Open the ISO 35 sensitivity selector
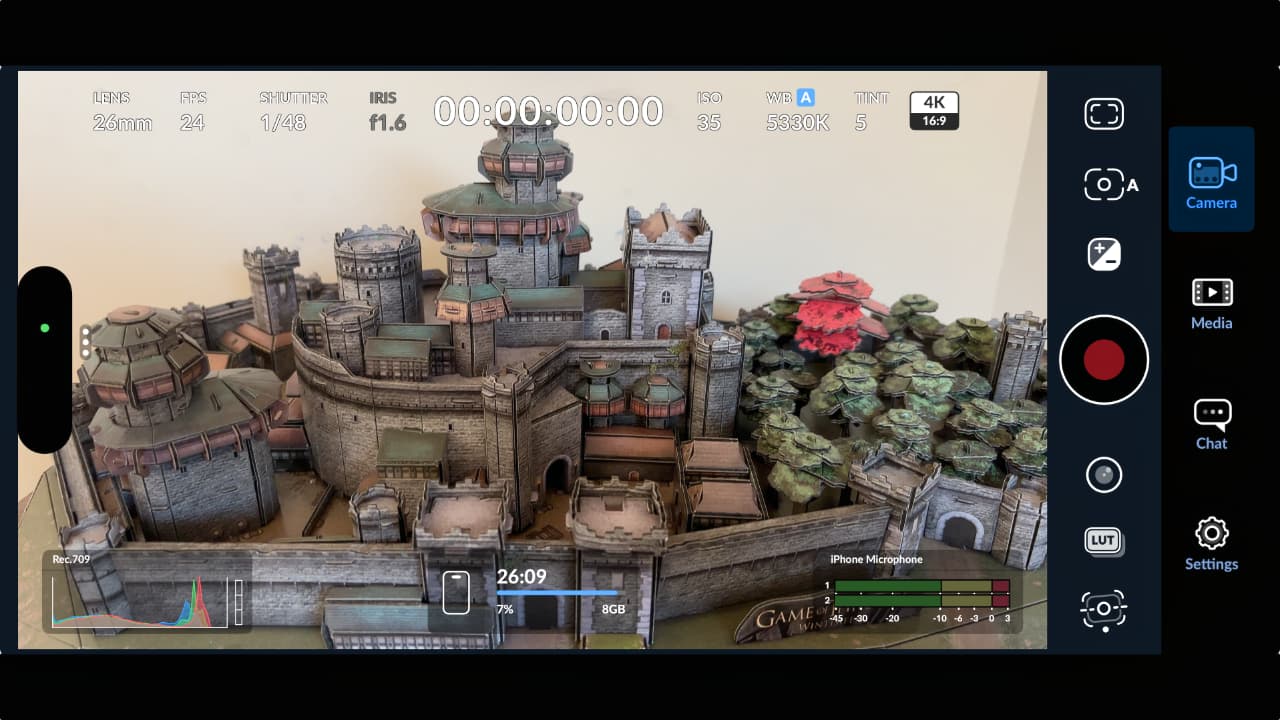This screenshot has height=720, width=1280. pos(710,110)
